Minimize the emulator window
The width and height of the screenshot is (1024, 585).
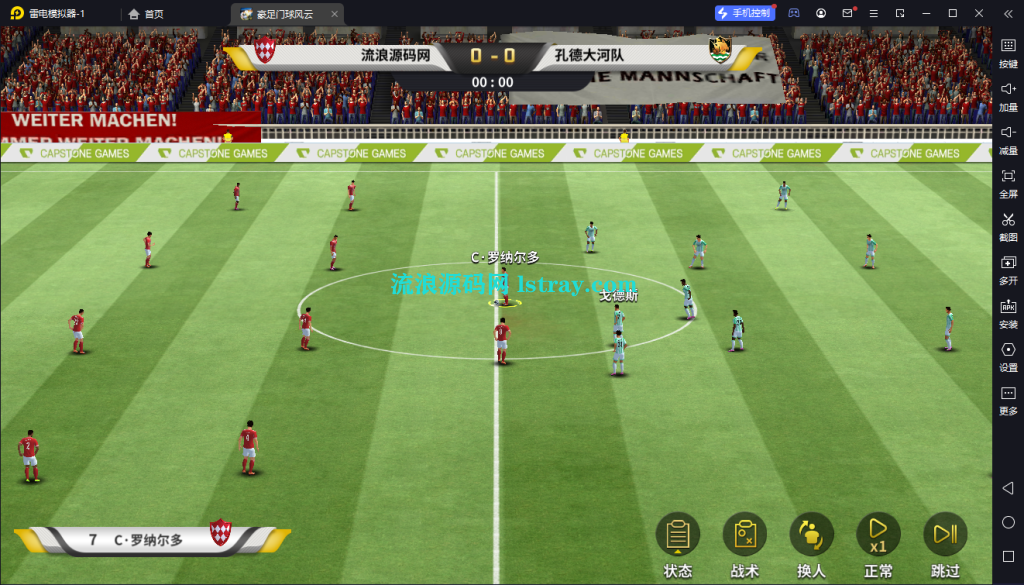pyautogui.click(x=926, y=13)
